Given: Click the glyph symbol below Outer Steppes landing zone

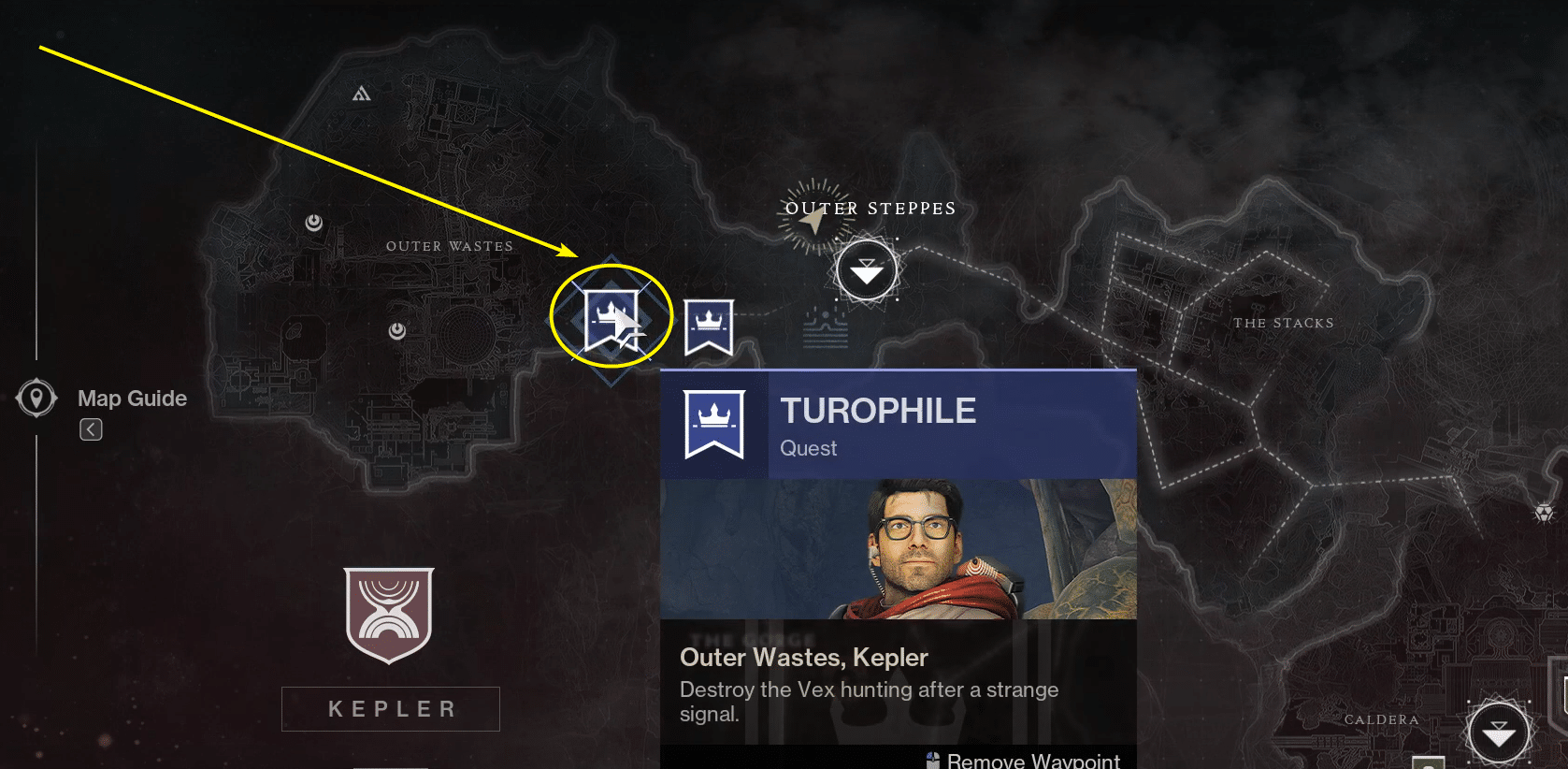Looking at the screenshot, I should point(824,326).
